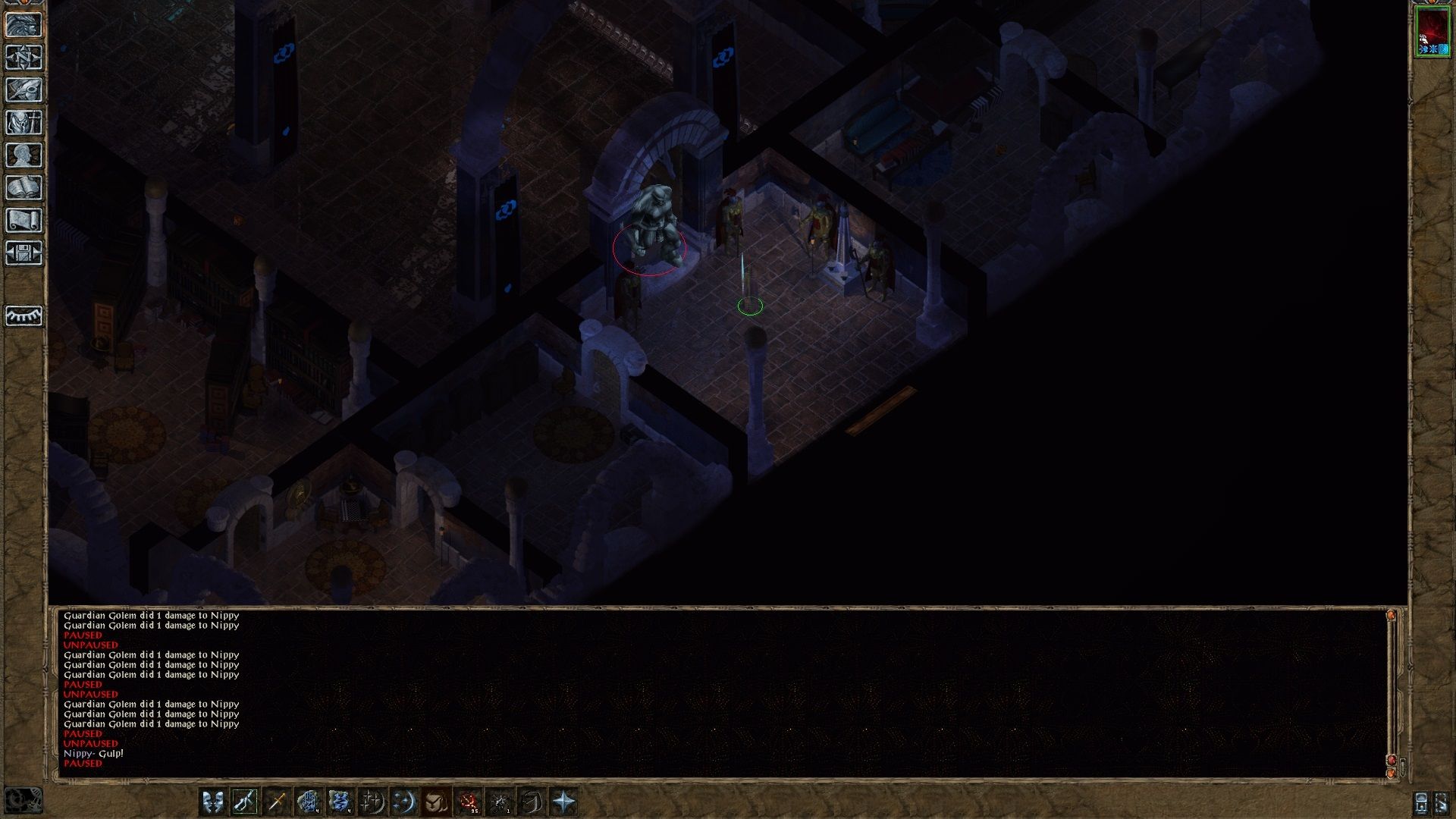Image resolution: width=1456 pixels, height=819 pixels.
Task: Open the world map via compass icon
Action: click(24, 58)
